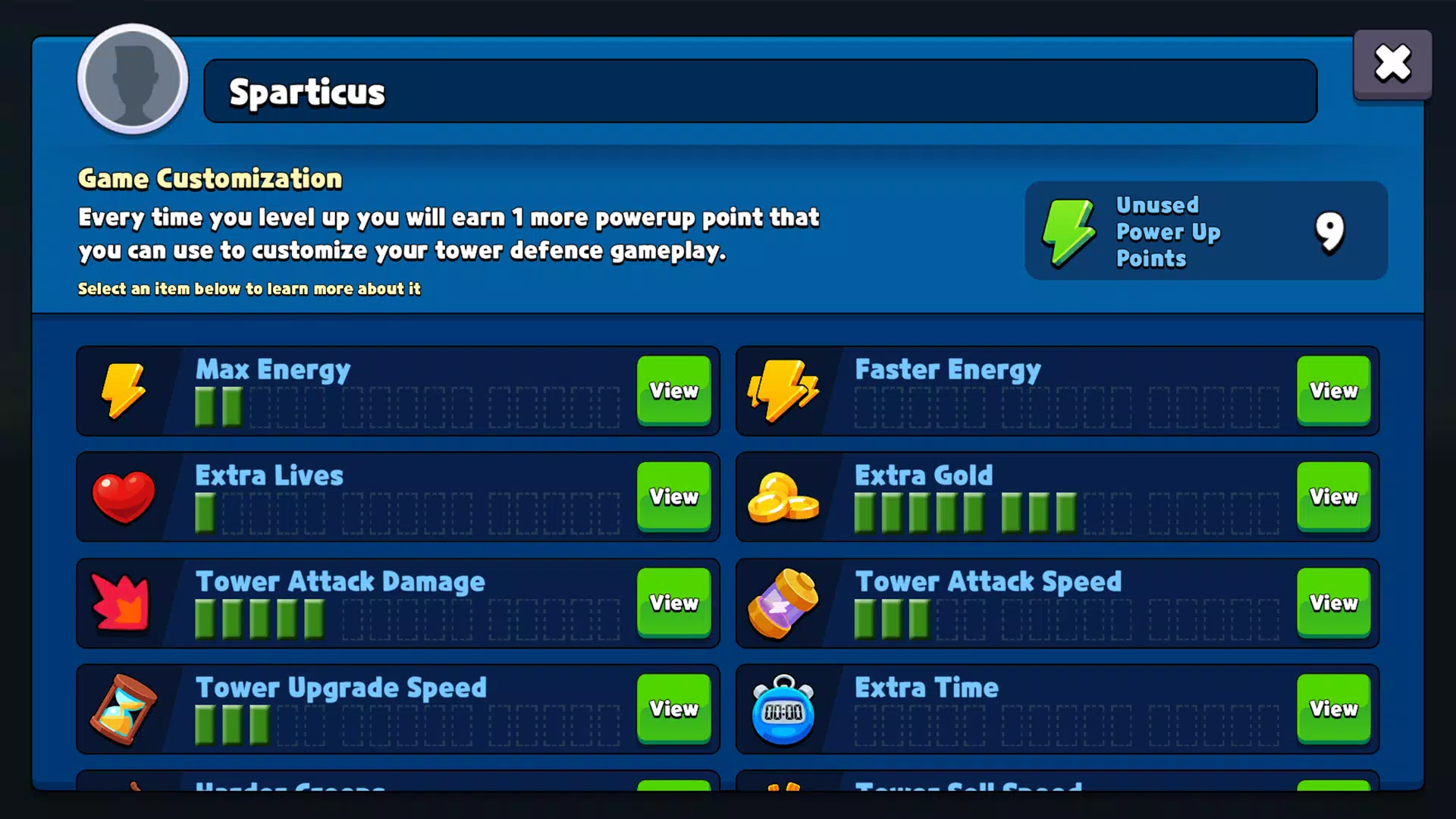Close the Game Customization panel

[1392, 64]
